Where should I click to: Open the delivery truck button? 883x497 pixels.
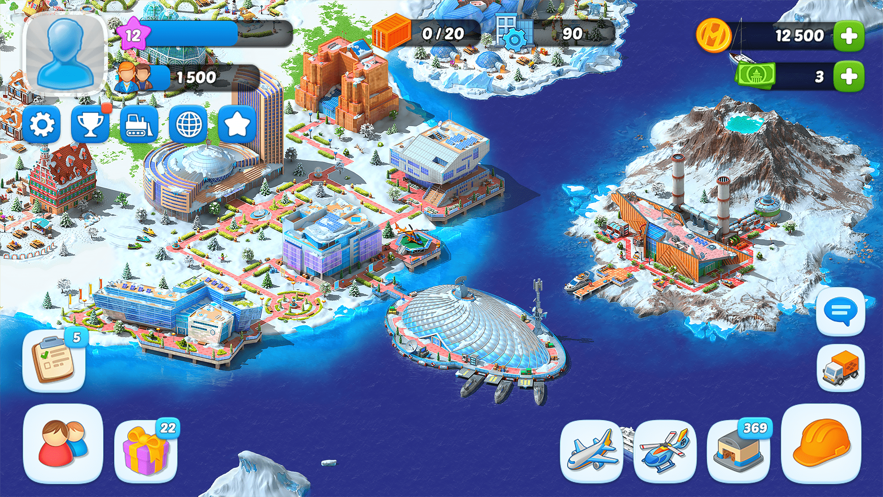pos(840,368)
